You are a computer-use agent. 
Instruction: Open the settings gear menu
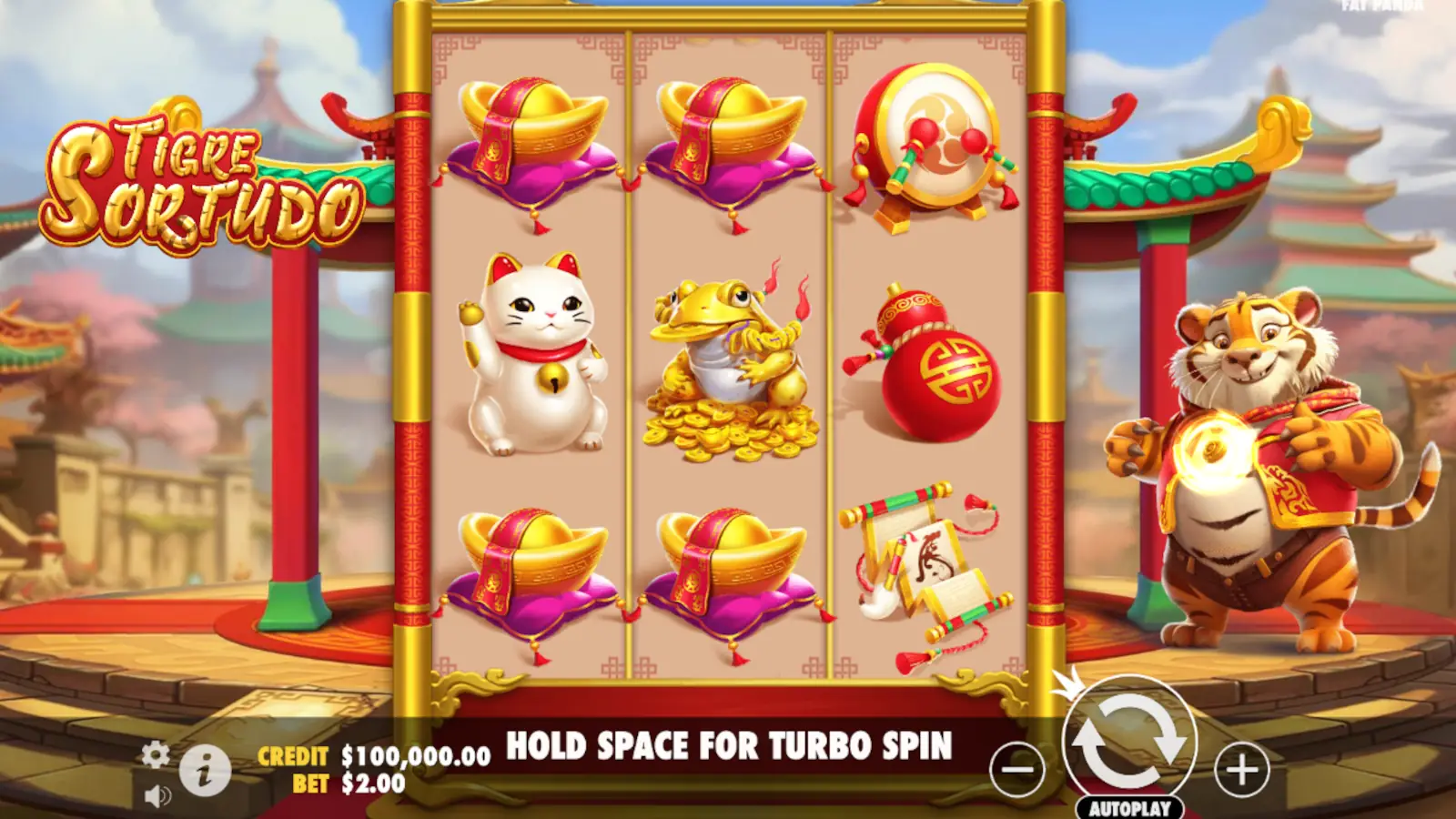pyautogui.click(x=155, y=754)
